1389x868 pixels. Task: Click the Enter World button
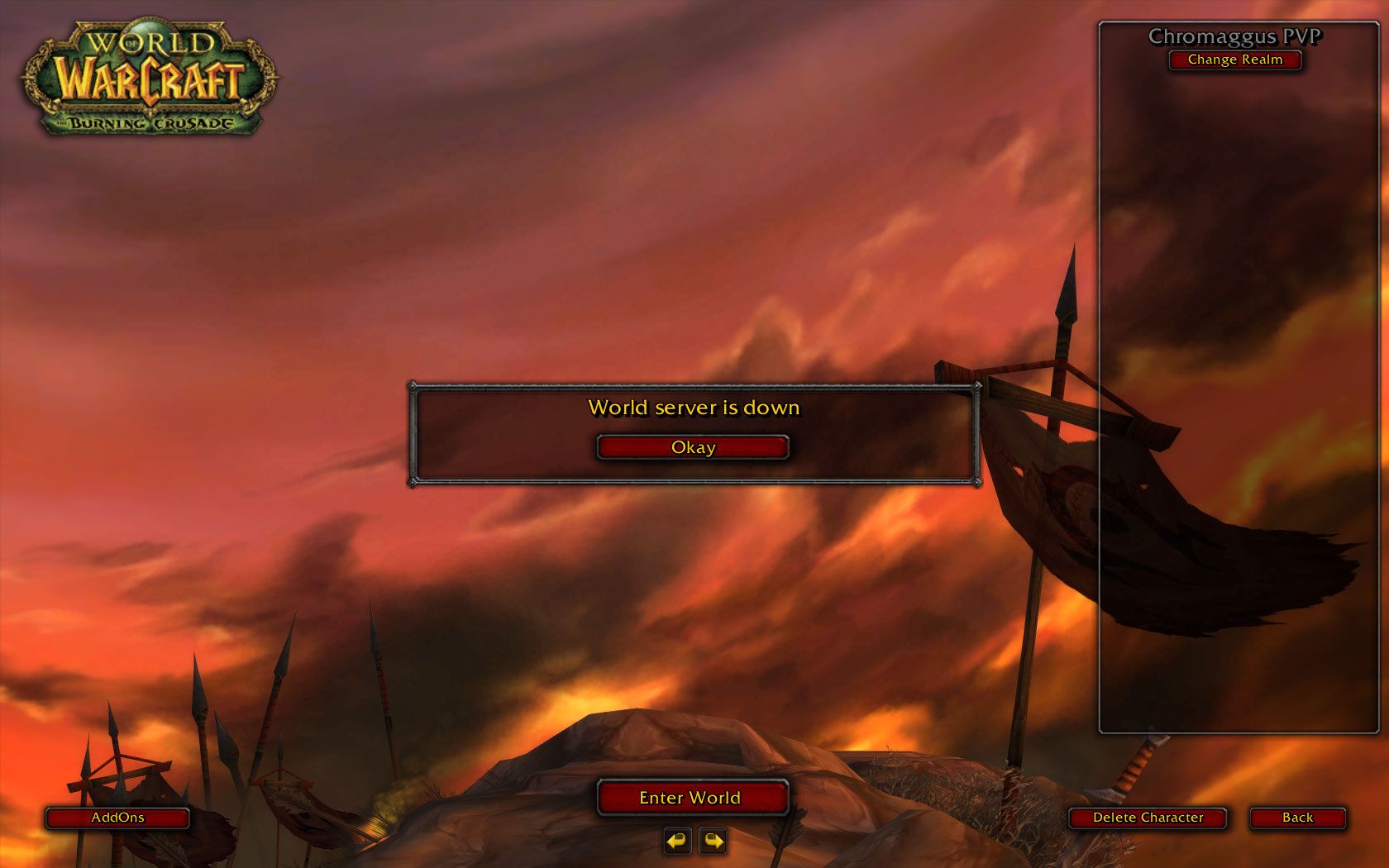pos(692,798)
